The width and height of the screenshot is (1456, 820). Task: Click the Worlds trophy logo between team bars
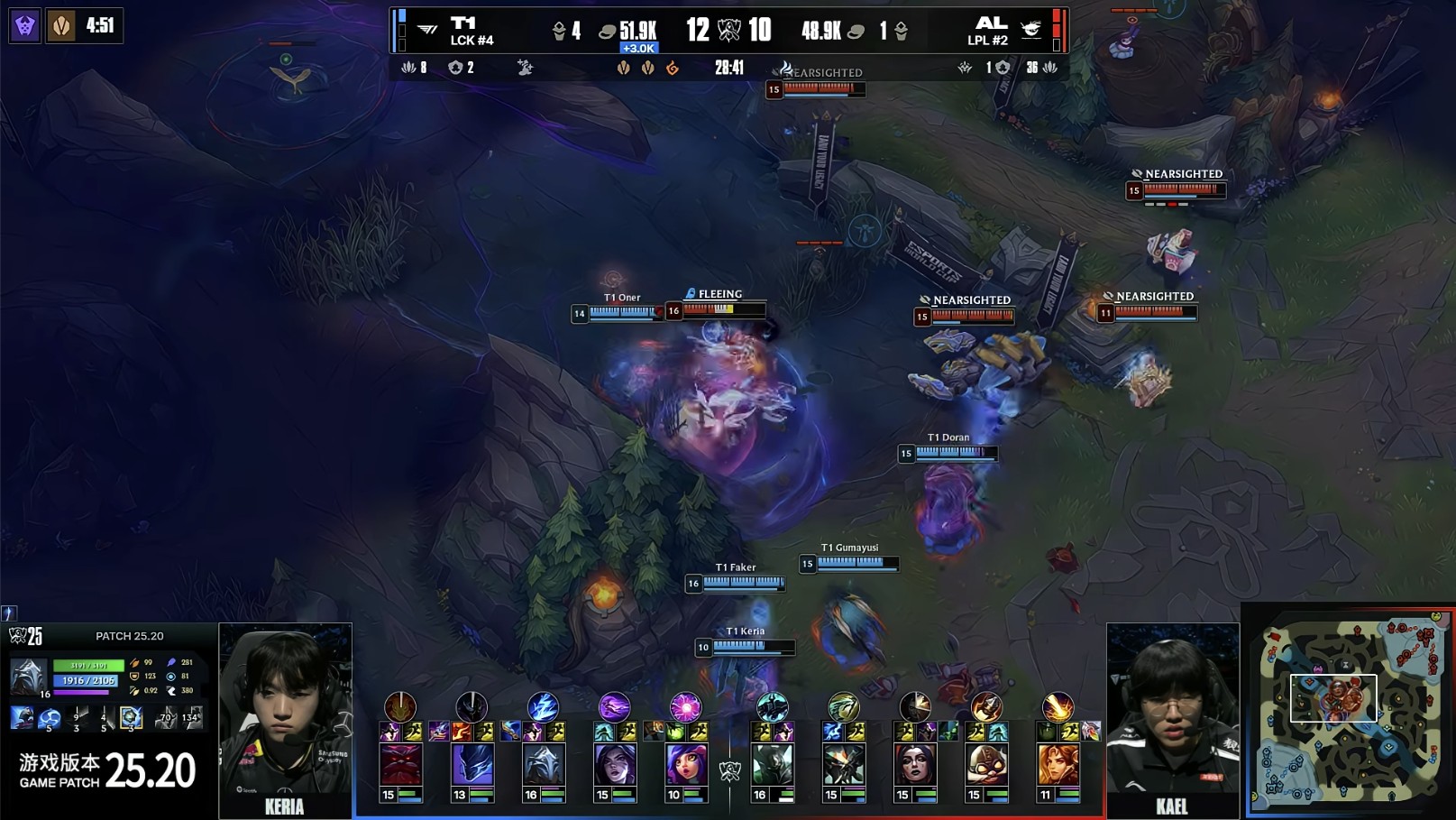click(729, 31)
